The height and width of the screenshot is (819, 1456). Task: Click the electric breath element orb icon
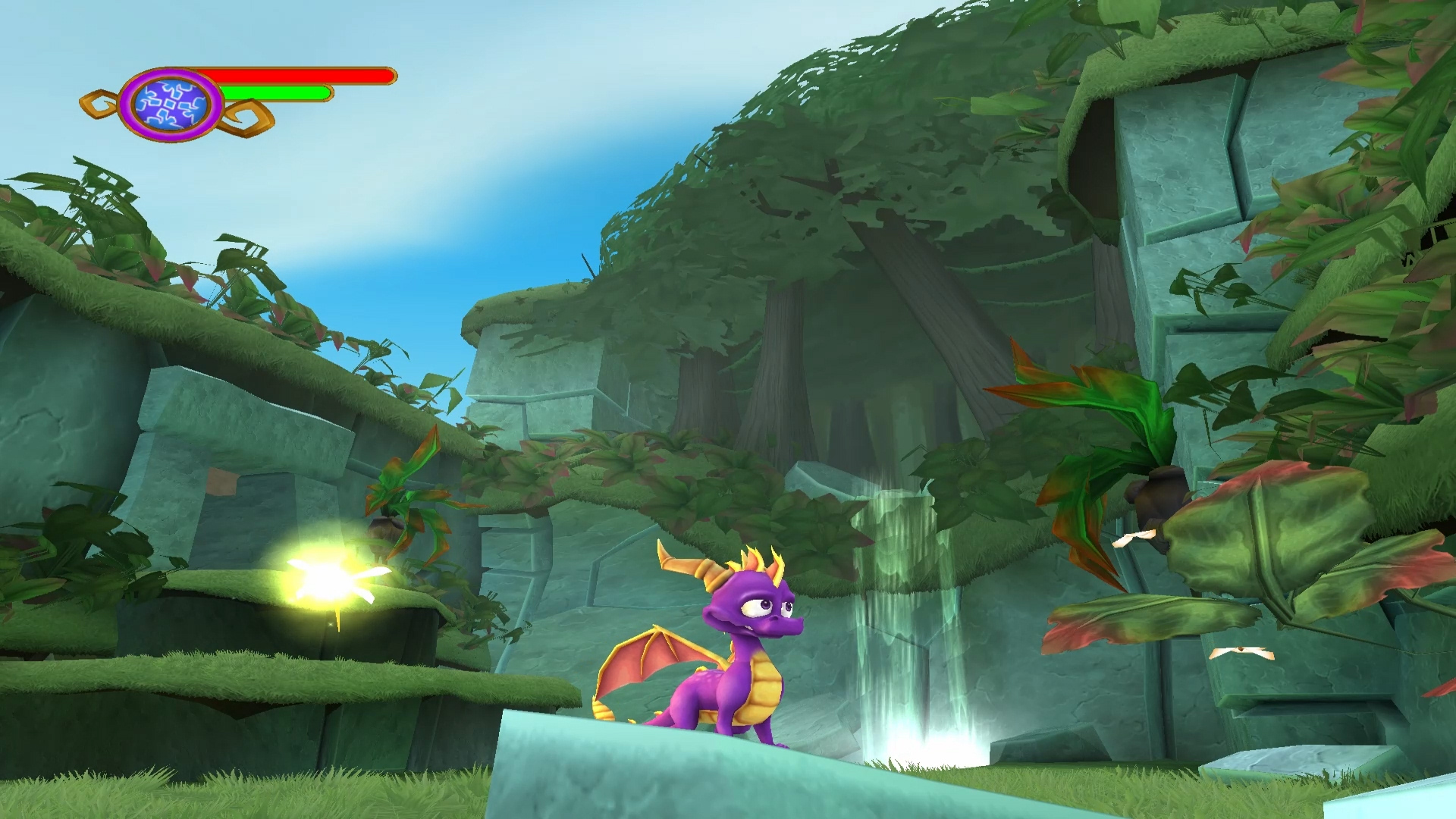170,105
